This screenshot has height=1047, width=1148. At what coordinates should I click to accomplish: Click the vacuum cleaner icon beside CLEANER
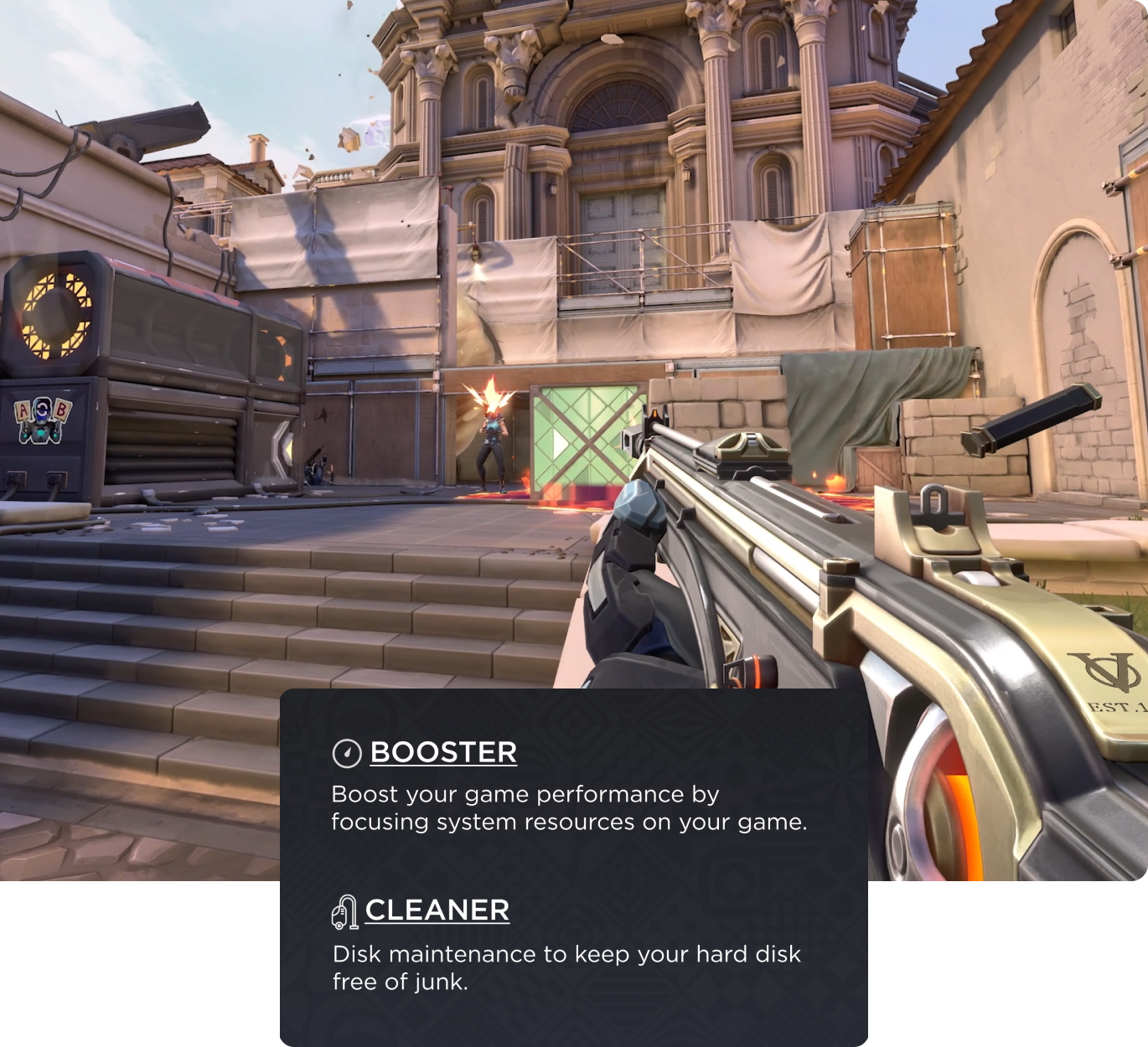(344, 912)
